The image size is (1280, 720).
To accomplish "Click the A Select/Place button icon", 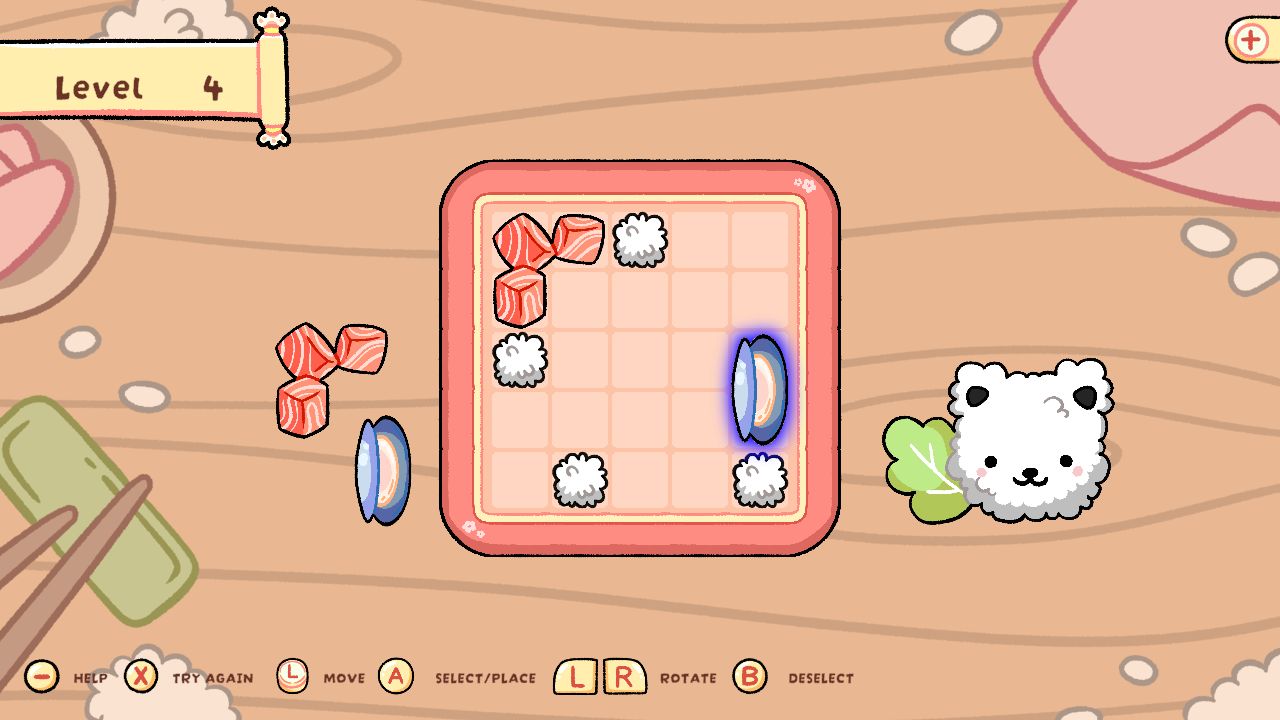I will [x=397, y=676].
